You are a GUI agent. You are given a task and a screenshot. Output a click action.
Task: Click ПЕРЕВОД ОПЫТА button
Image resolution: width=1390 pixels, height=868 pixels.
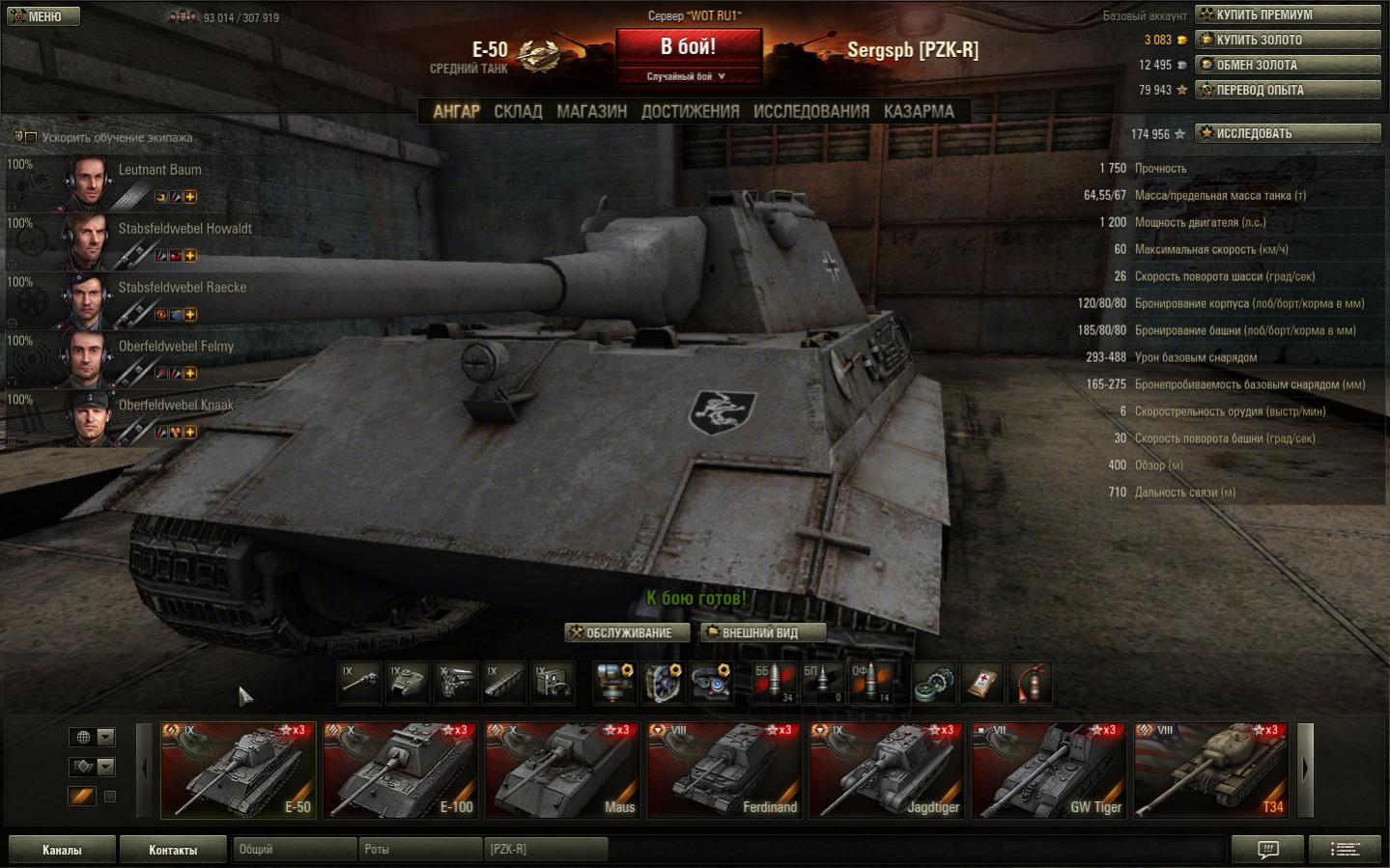1288,90
